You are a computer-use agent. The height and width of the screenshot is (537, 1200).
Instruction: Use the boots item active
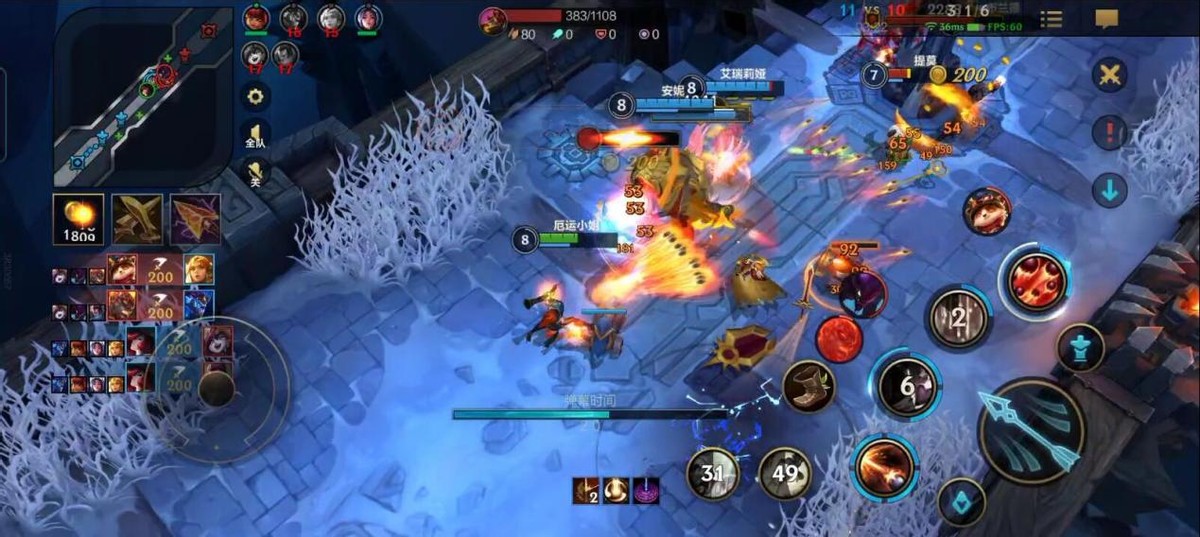click(x=810, y=385)
